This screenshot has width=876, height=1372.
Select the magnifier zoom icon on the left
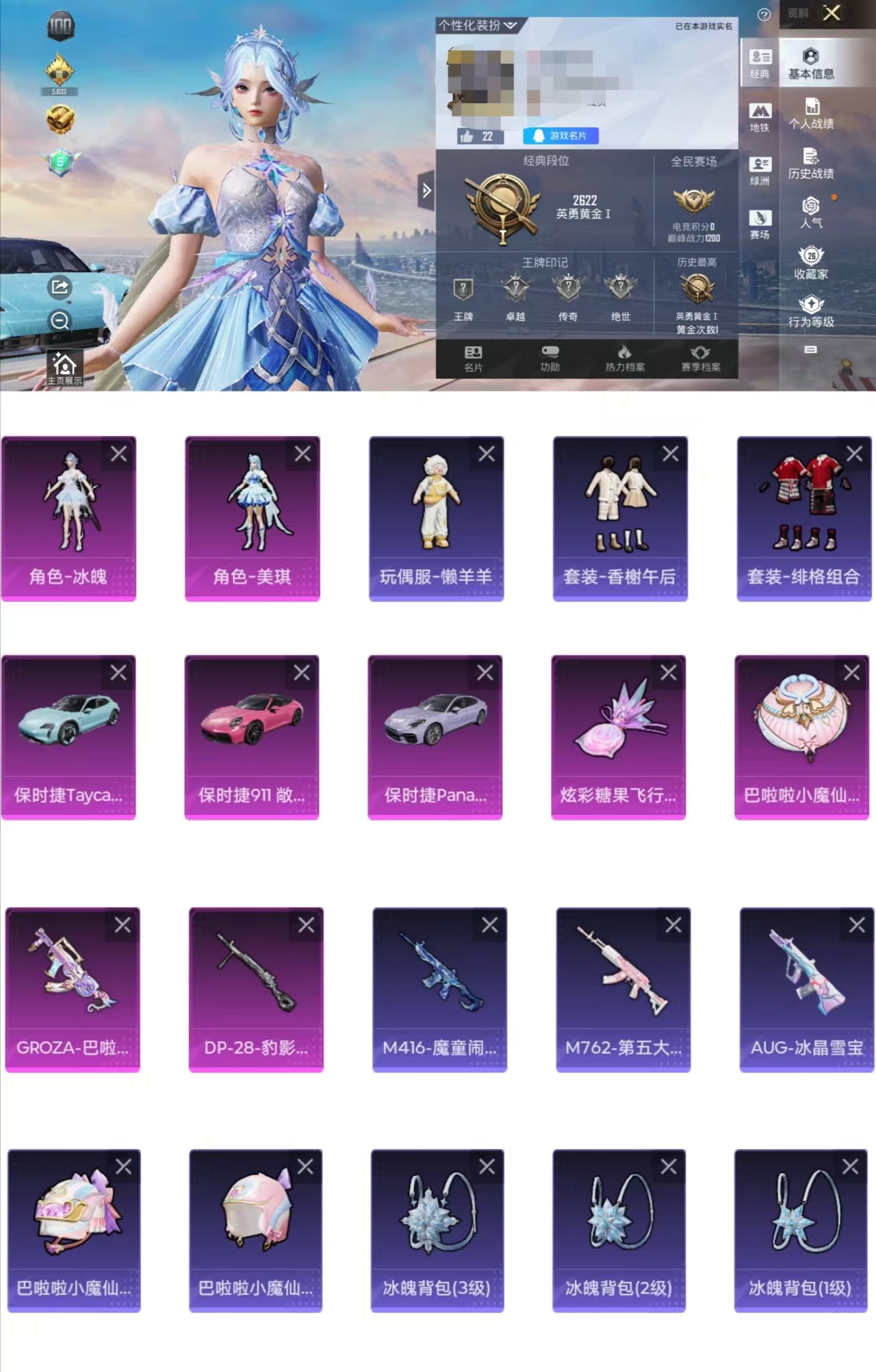(59, 319)
